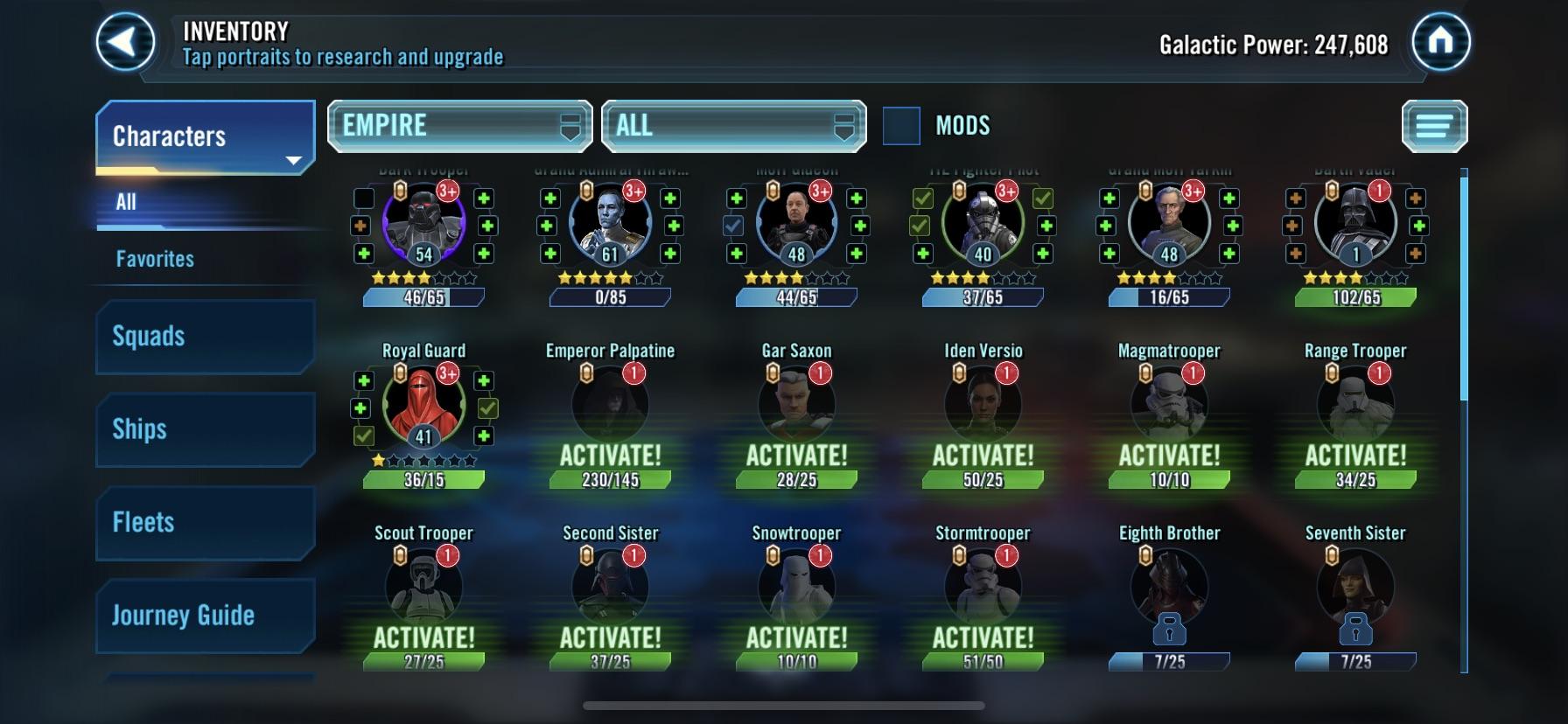Activate the Stormtrooper character
The height and width of the screenshot is (724, 1568).
982,637
